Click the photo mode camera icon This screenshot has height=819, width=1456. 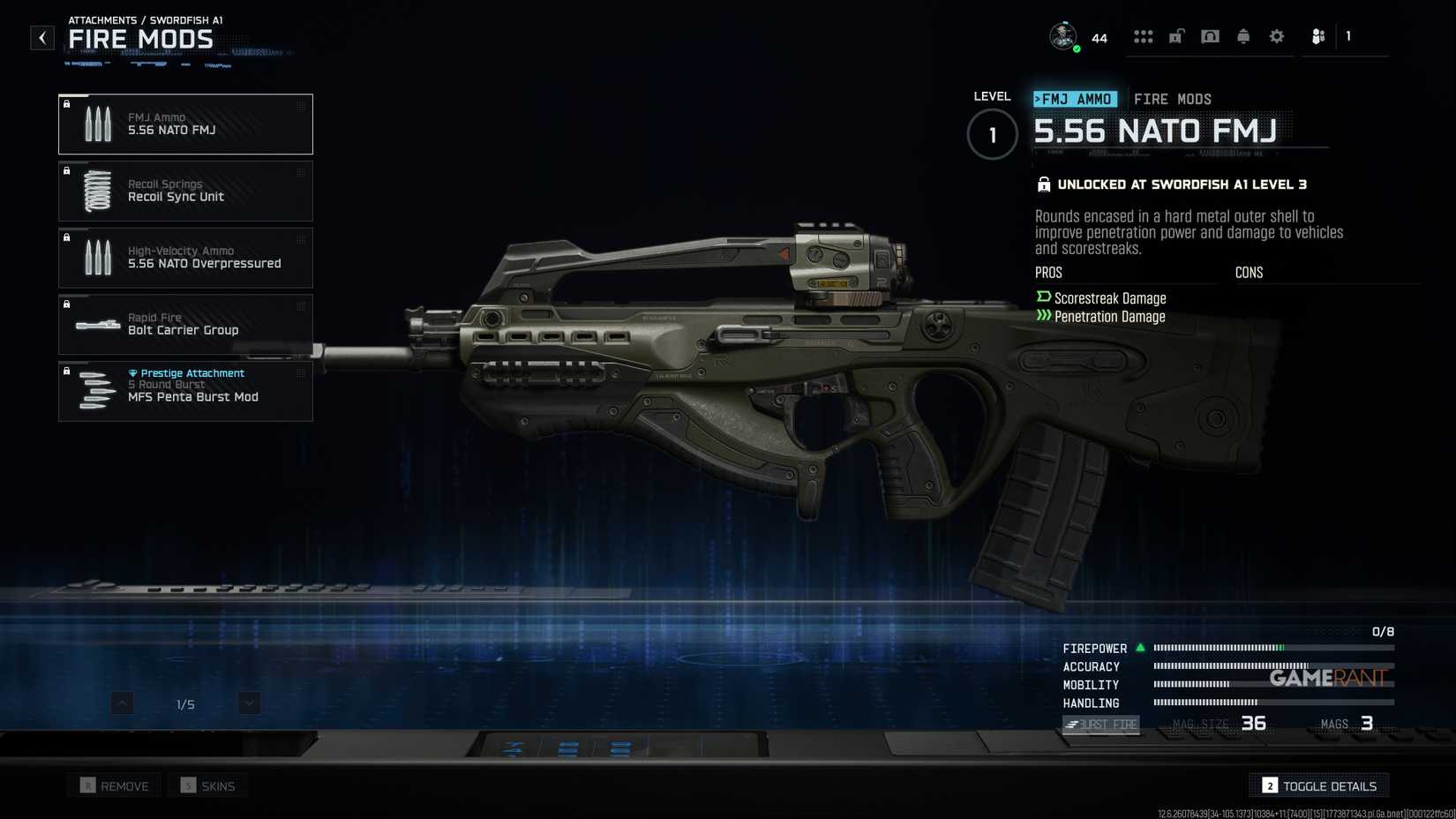[x=1210, y=36]
